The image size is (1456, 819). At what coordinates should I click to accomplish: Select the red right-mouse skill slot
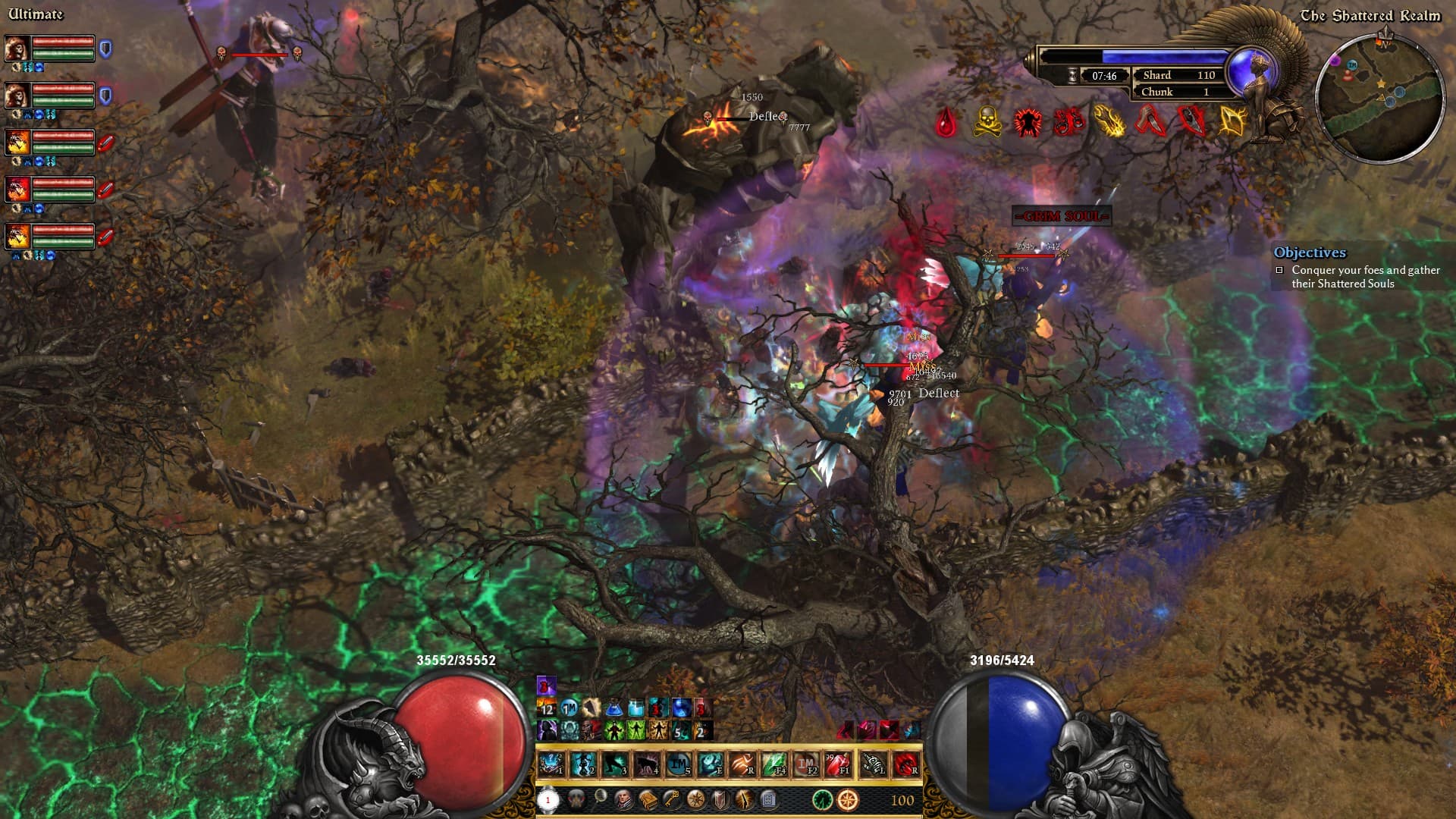click(x=905, y=764)
